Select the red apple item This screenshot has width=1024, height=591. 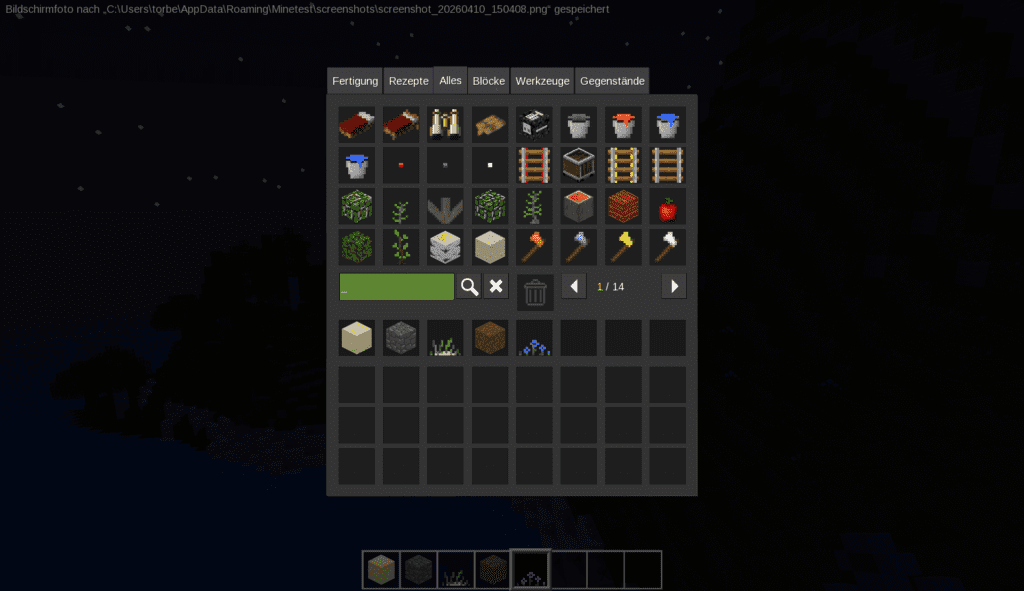[x=667, y=207]
